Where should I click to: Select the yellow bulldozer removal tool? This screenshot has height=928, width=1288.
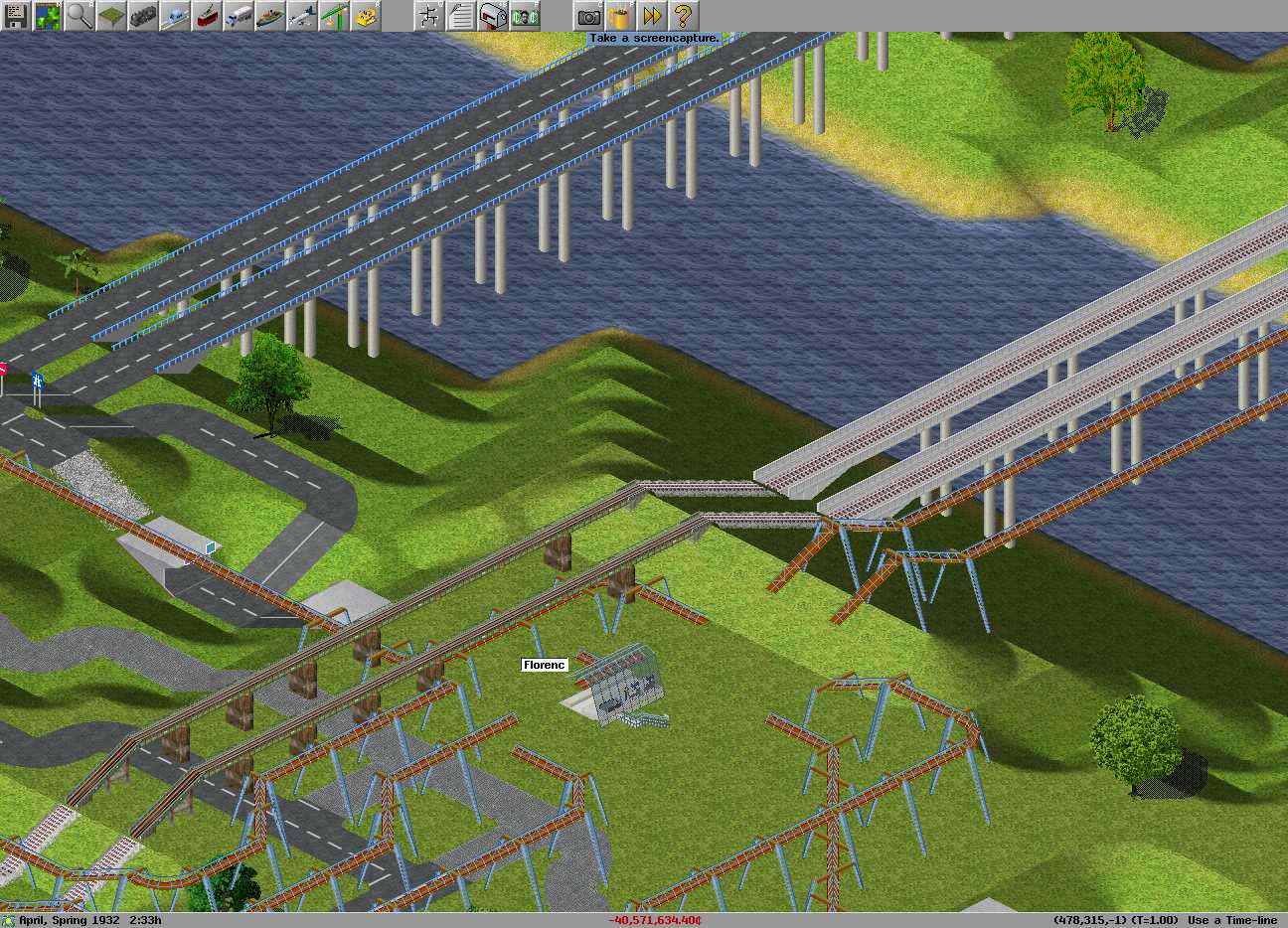pos(366,16)
